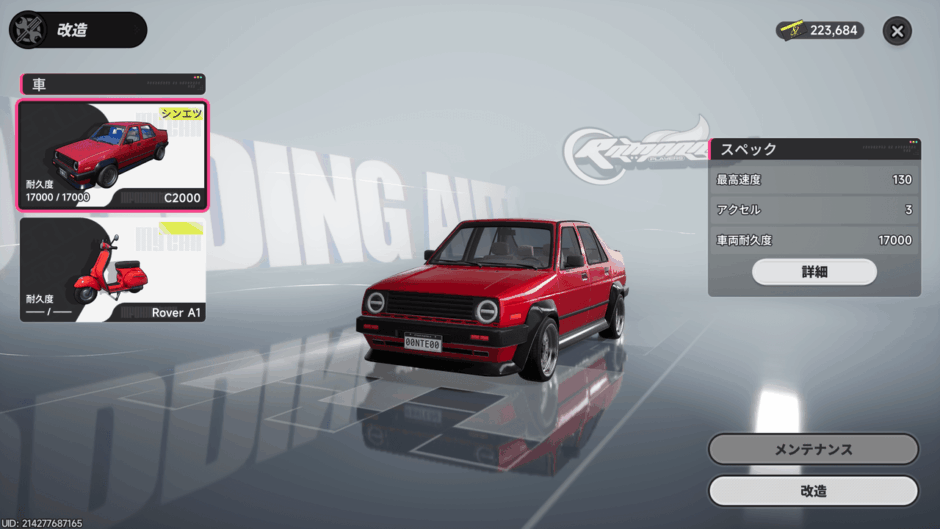Open the 詳細 spec details
This screenshot has width=940, height=529.
click(x=814, y=271)
